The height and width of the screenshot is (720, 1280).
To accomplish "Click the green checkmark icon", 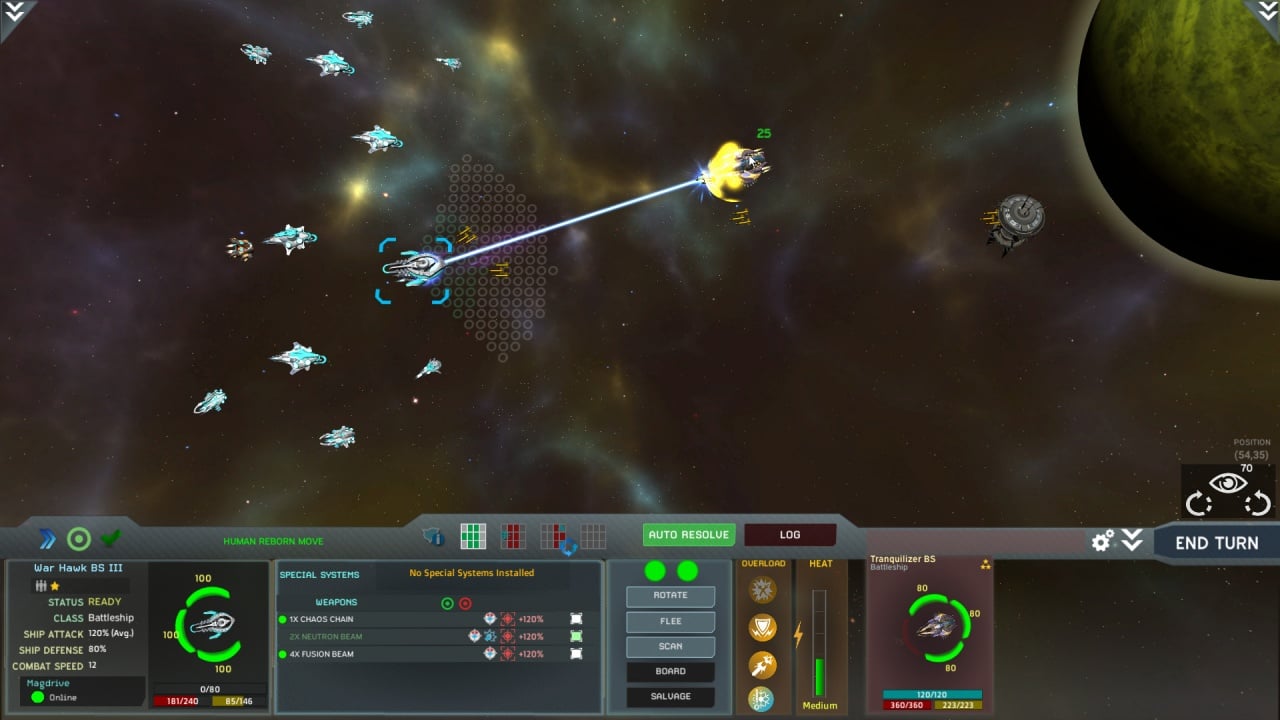I will [110, 539].
